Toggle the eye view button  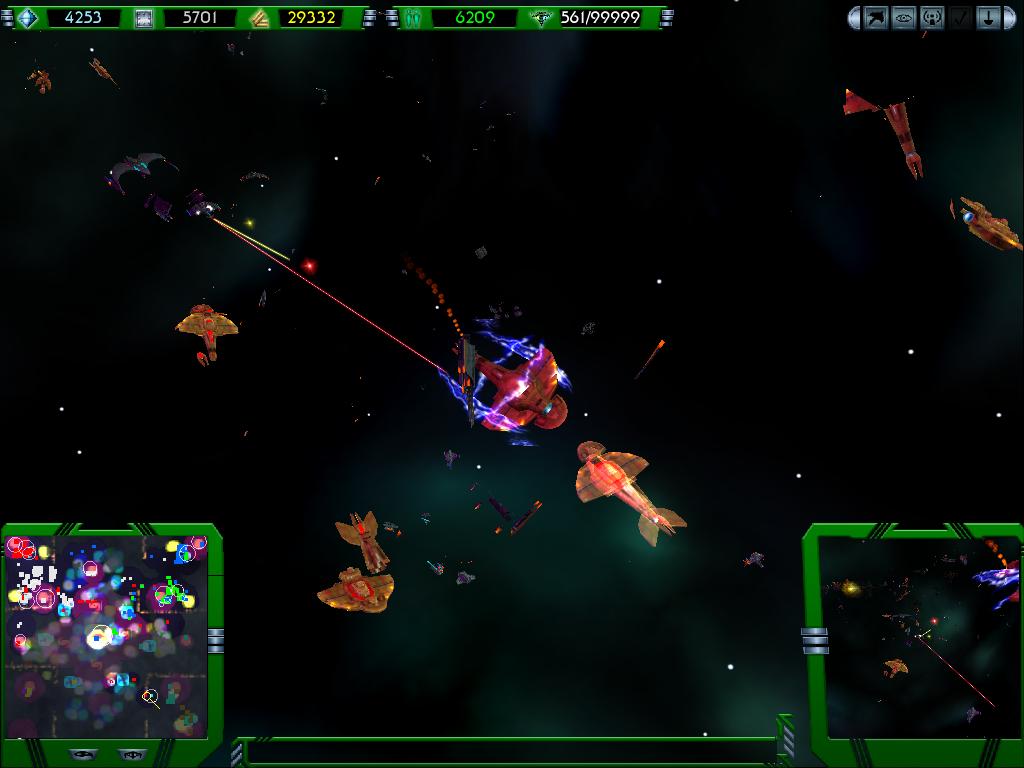[904, 18]
